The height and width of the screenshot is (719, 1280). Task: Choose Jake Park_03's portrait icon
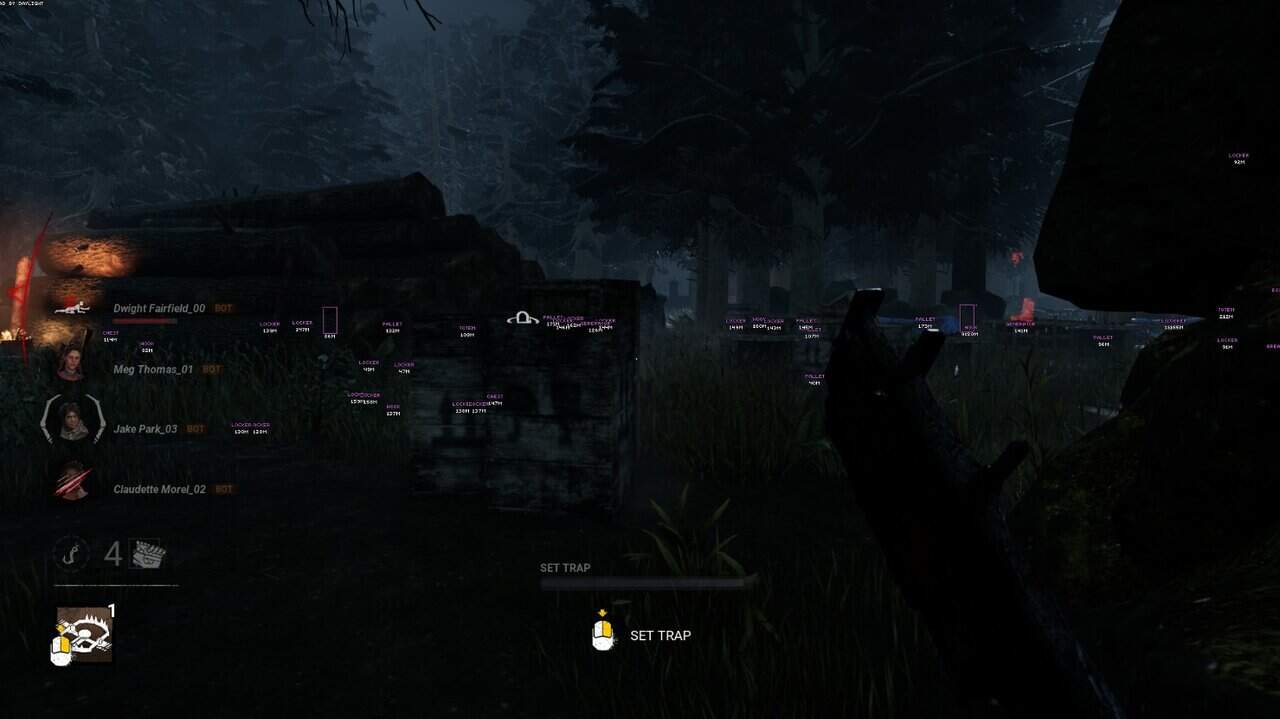[71, 421]
